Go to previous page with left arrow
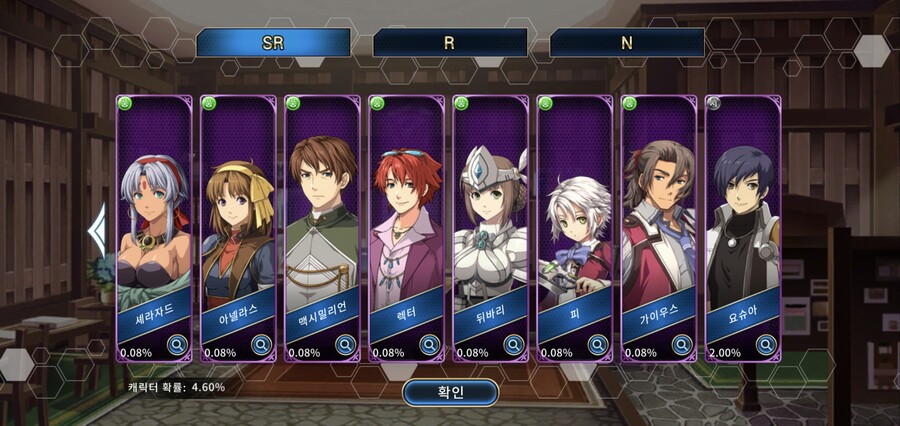Viewport: 900px width, 426px height. pyautogui.click(x=97, y=230)
